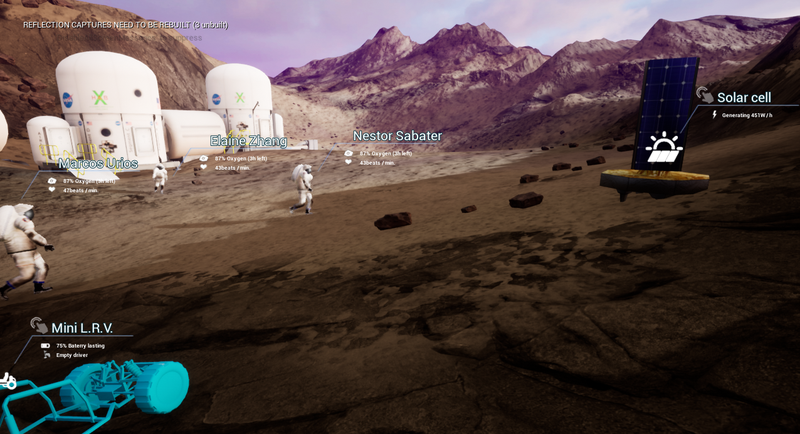Tap the Mini L.R.V. touch icon

click(39, 325)
